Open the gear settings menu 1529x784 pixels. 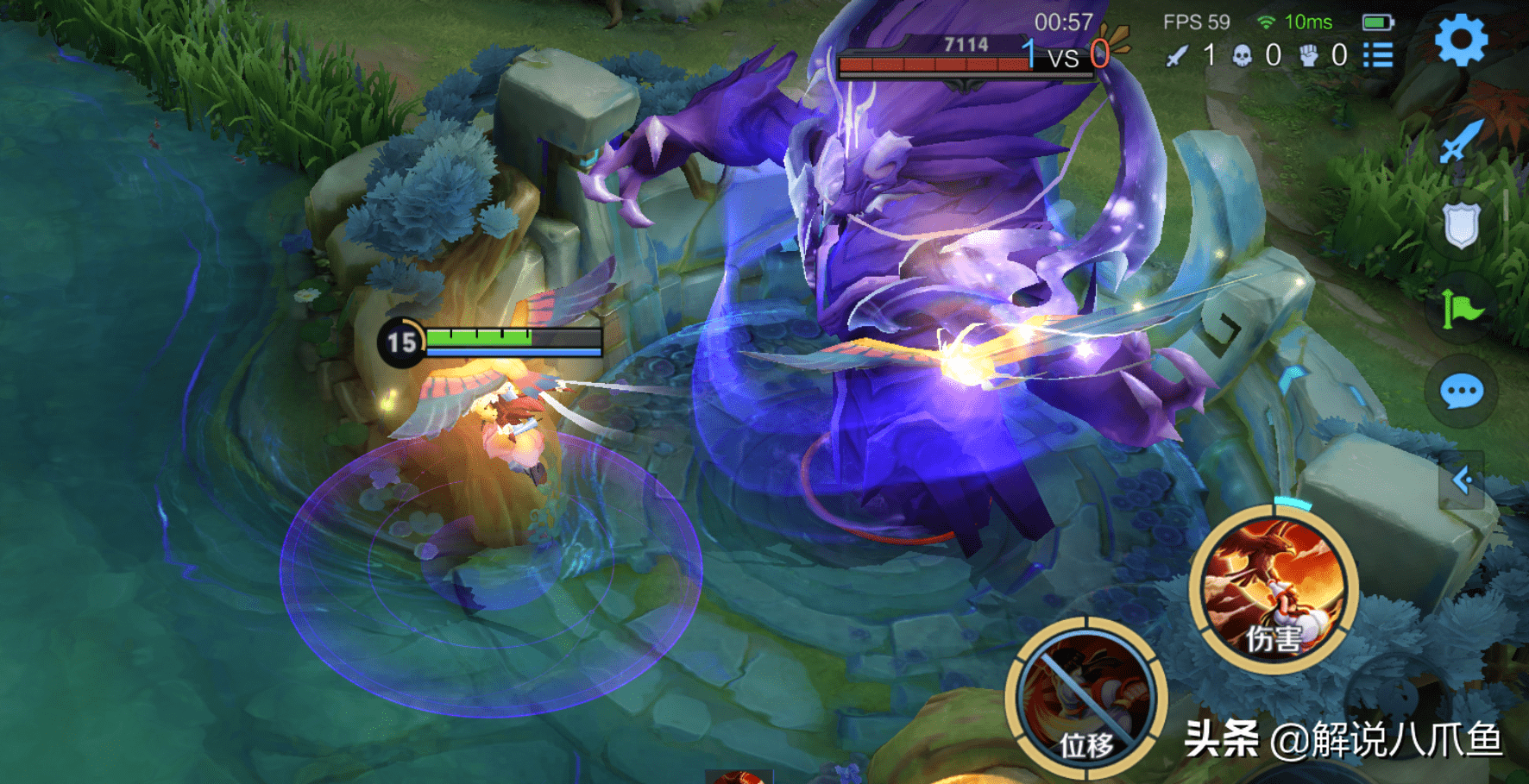1460,41
